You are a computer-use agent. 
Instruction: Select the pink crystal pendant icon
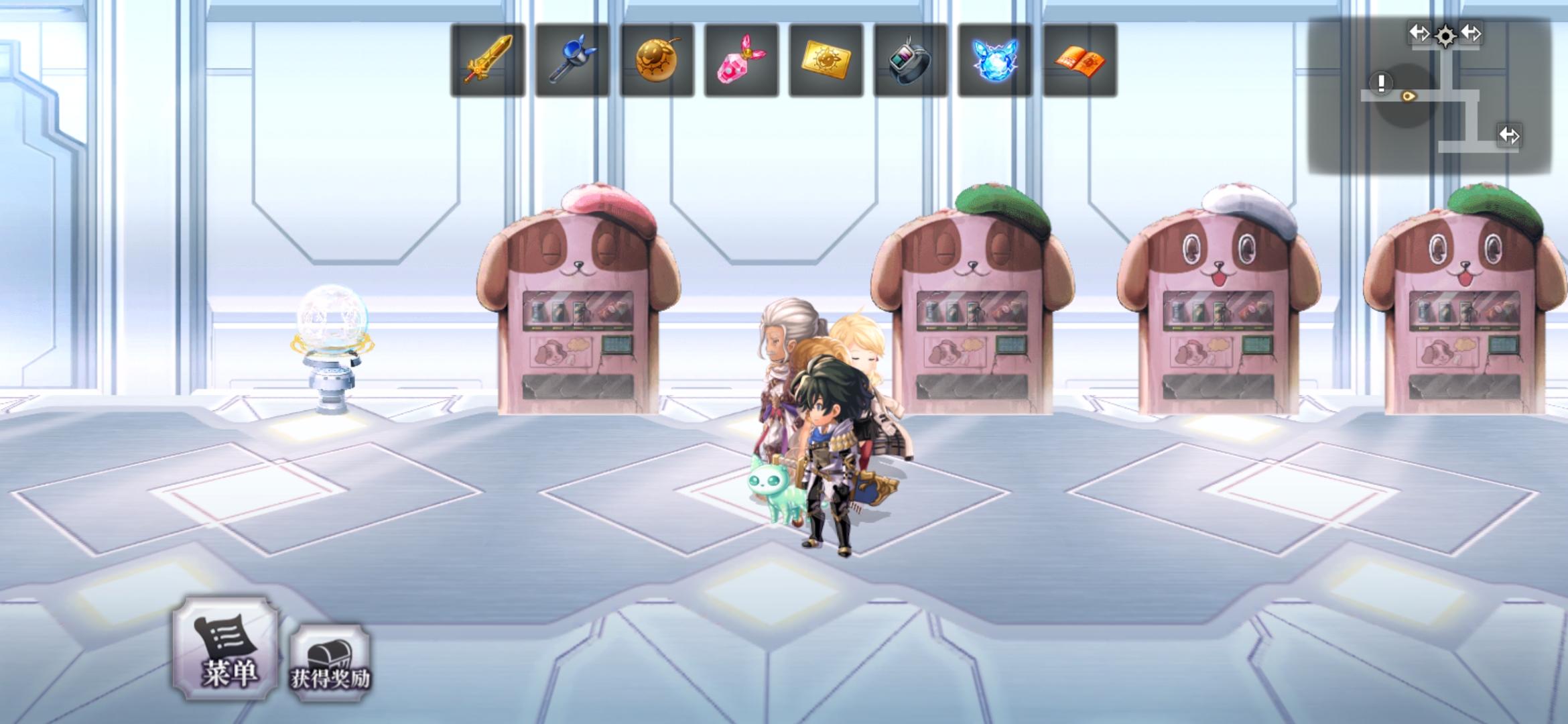741,61
